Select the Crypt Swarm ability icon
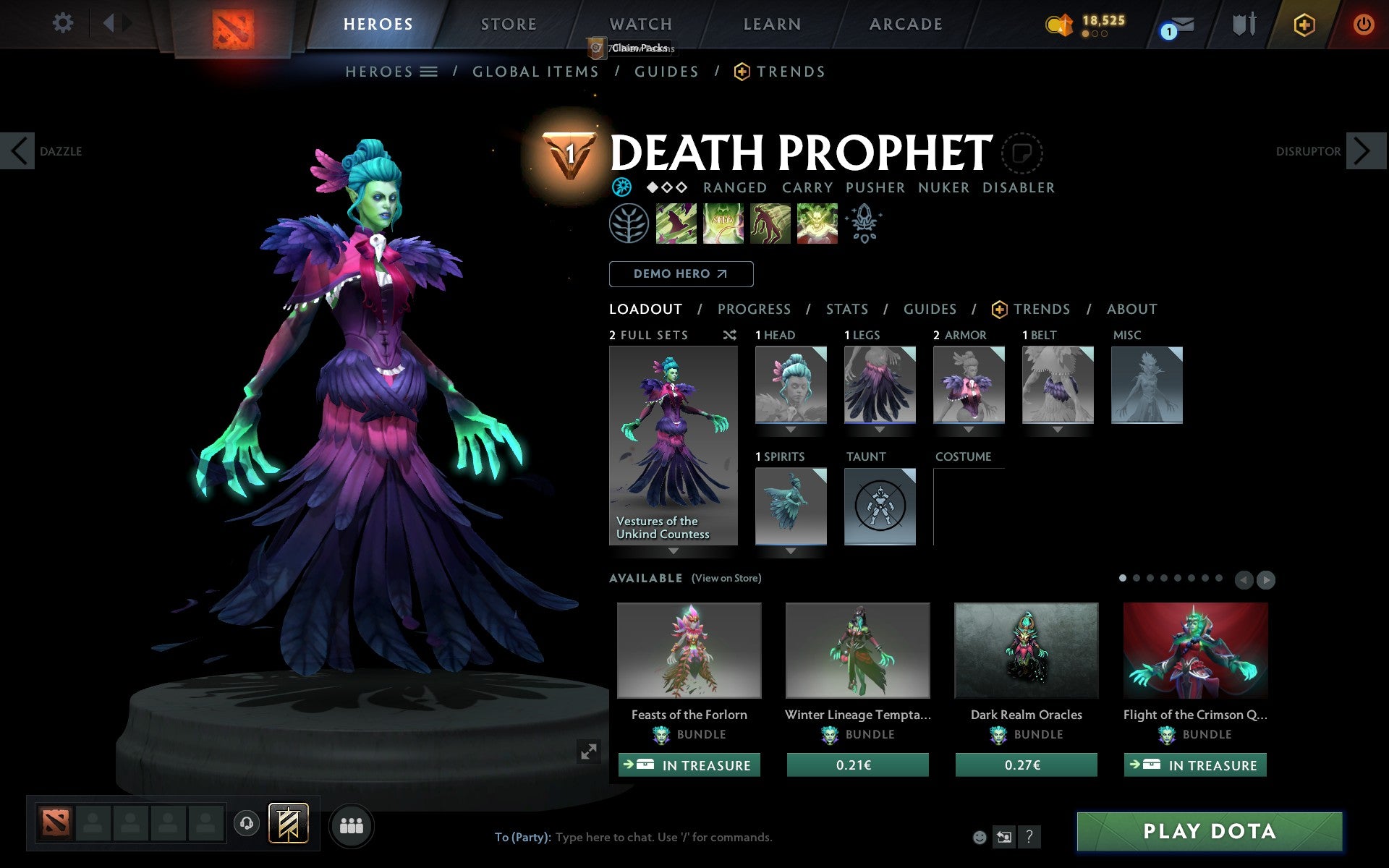 676,224
